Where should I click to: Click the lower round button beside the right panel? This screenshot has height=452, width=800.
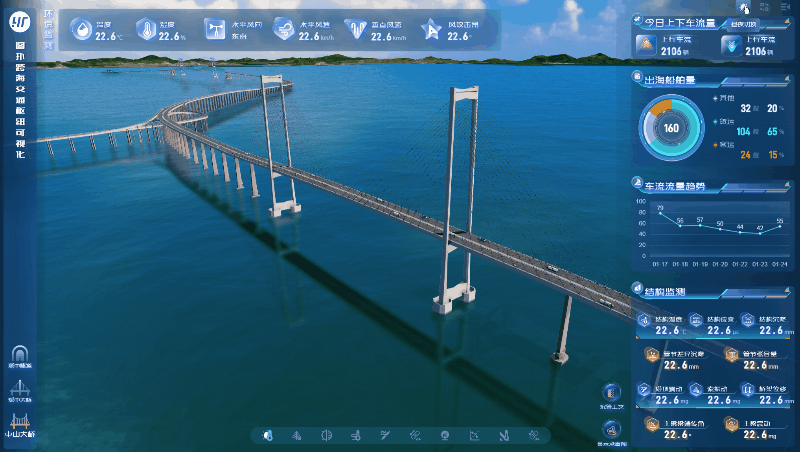tap(612, 428)
